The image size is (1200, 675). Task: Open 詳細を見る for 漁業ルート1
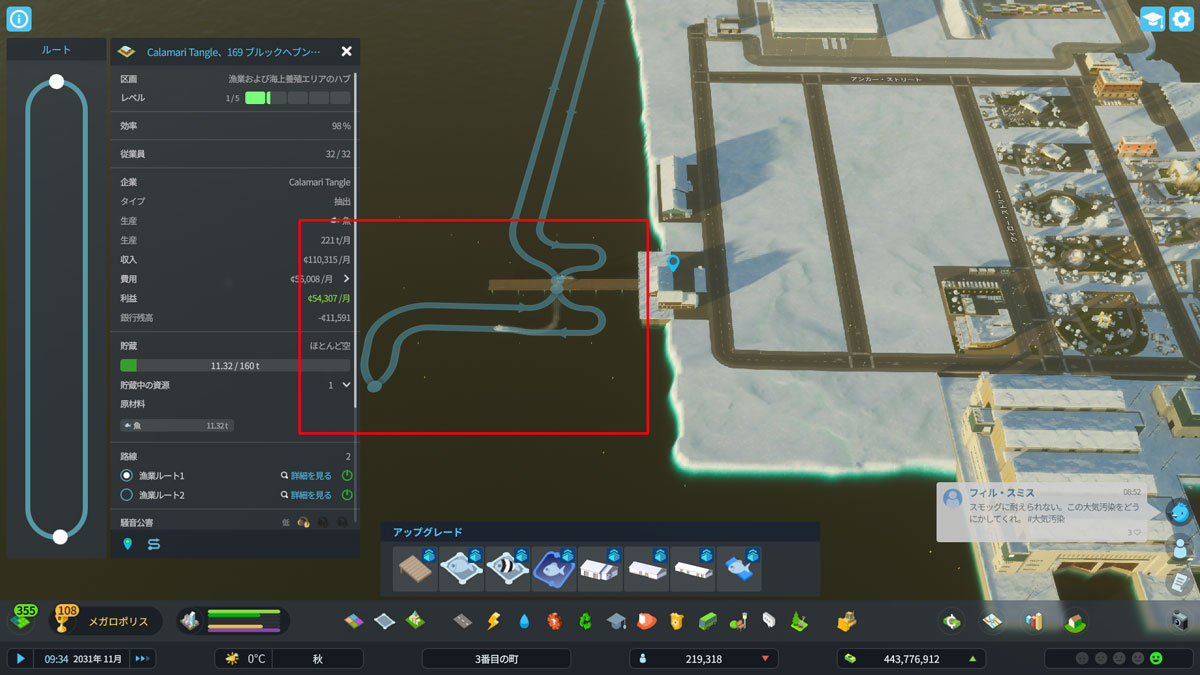[x=306, y=476]
